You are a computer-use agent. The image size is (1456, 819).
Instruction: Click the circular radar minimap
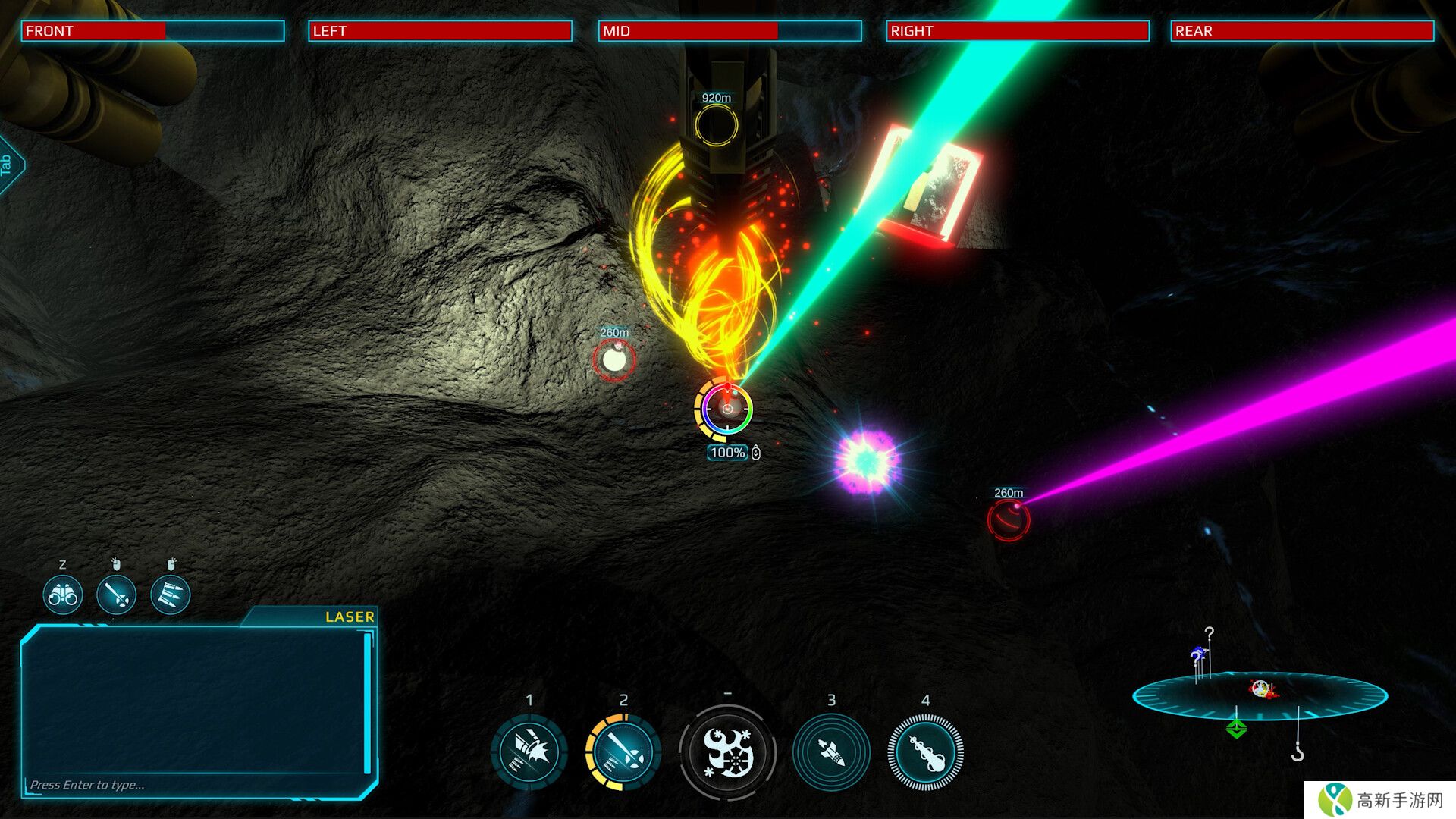[1260, 695]
